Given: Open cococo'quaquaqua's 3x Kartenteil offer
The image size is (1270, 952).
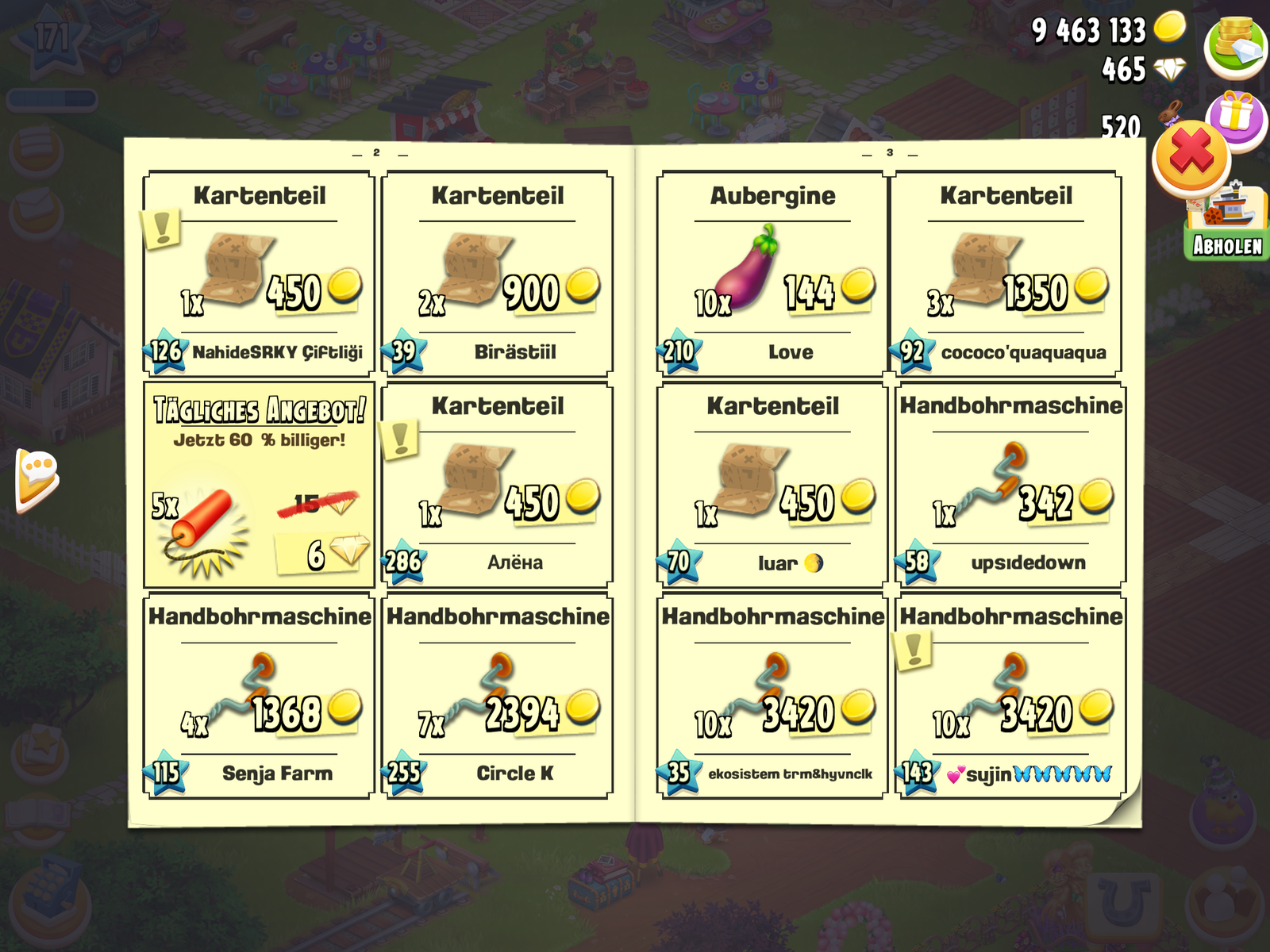Looking at the screenshot, I should click(x=1006, y=274).
